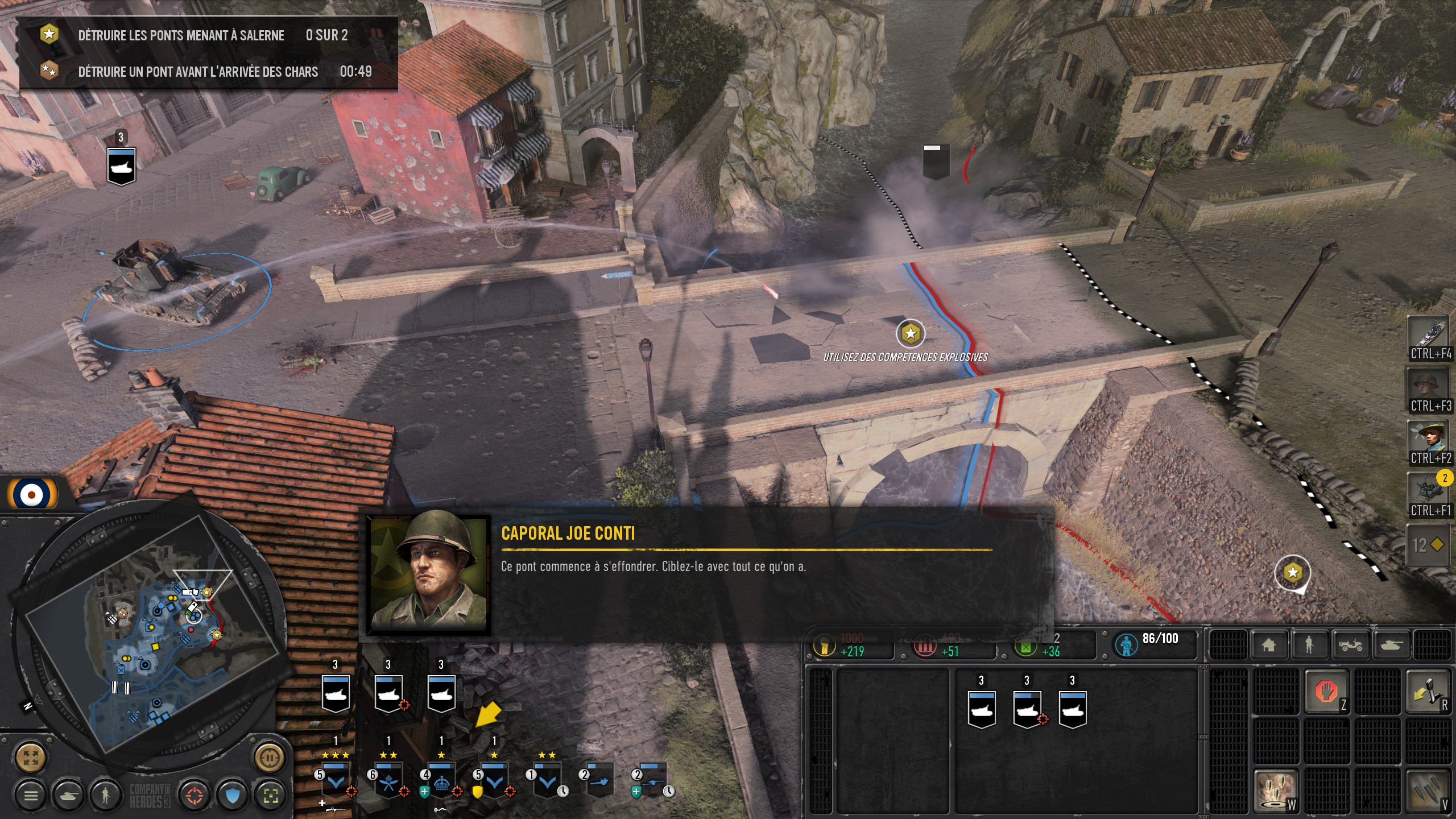Open the jeep light vehicles tab
The image size is (1456, 819).
coord(1350,645)
